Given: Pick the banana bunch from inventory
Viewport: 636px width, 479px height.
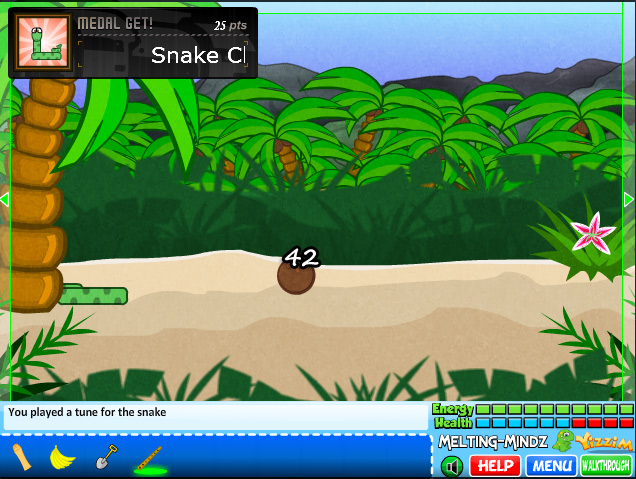Looking at the screenshot, I should tap(63, 458).
